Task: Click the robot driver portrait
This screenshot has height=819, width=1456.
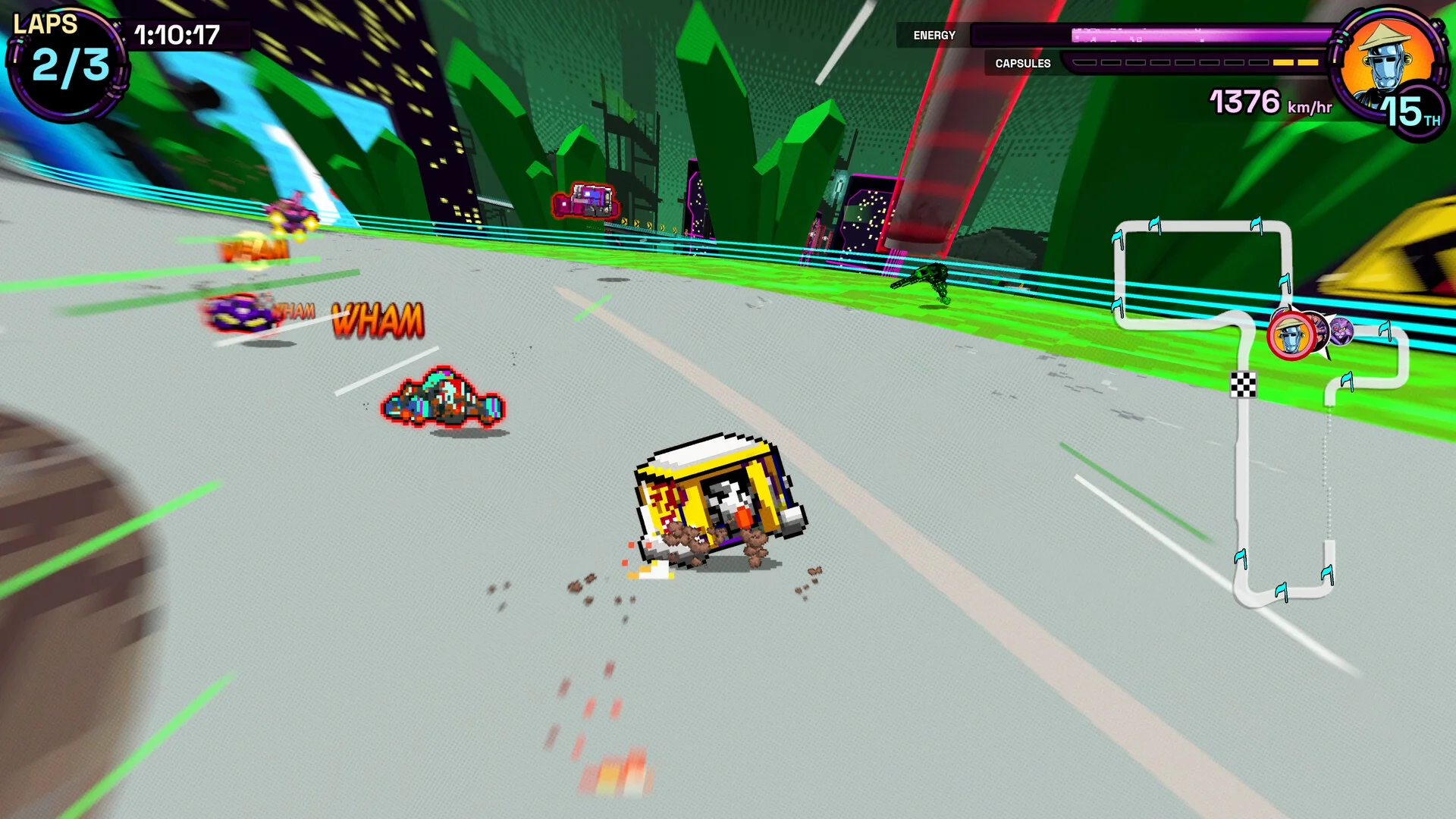Action: pos(1386,64)
